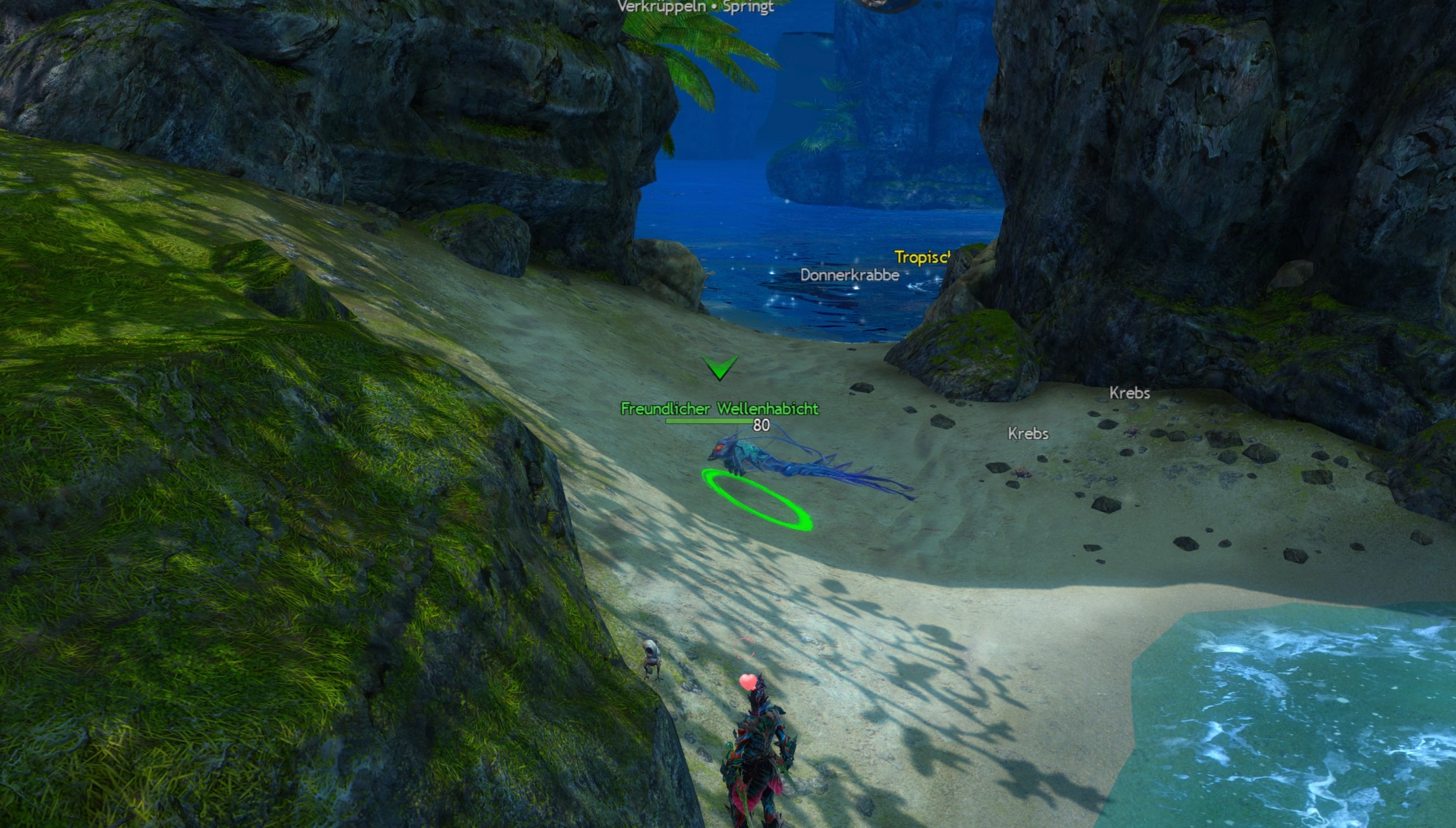Image resolution: width=1456 pixels, height=828 pixels.
Task: Target the Donnerkrabbe name label
Action: (x=849, y=275)
